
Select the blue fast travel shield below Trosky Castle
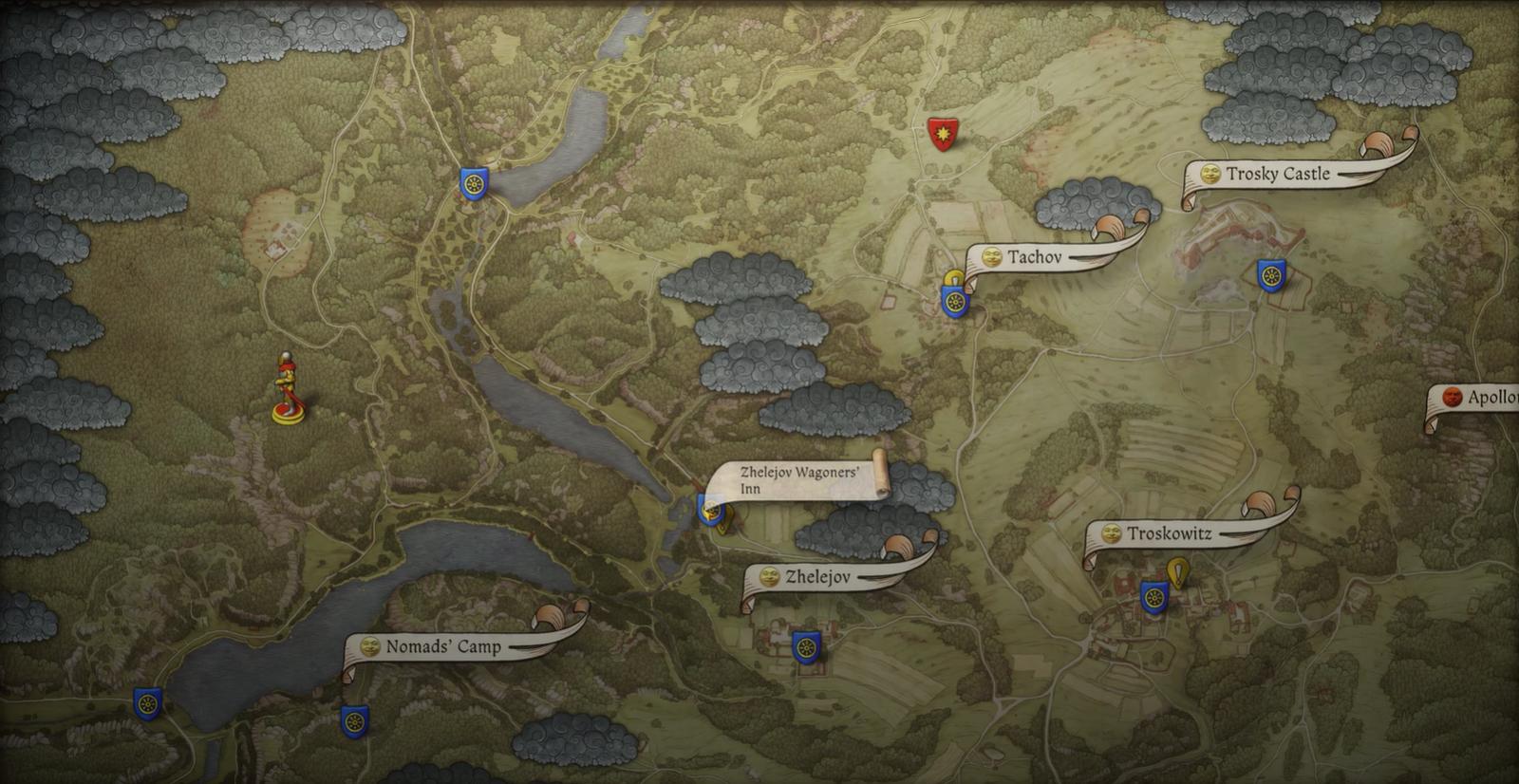1271,276
